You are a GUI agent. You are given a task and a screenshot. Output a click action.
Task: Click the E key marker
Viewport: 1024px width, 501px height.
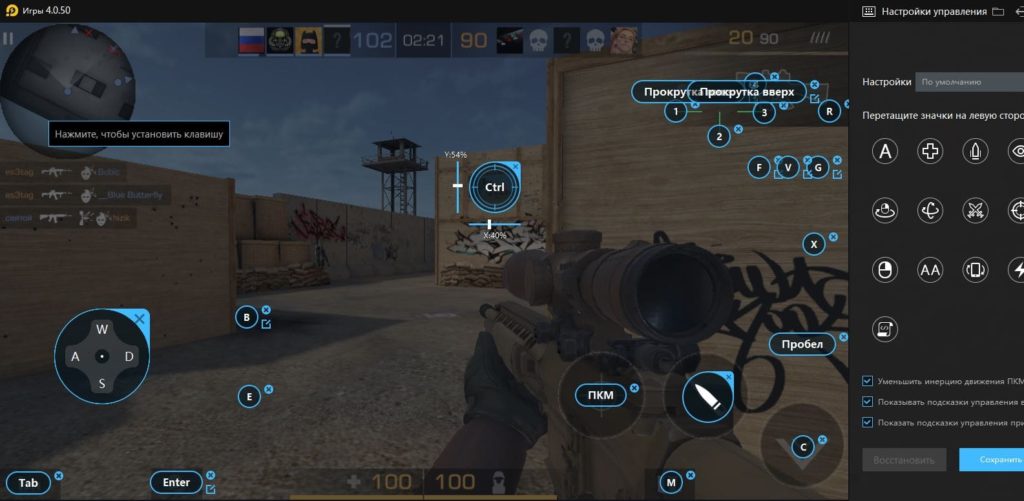249,396
